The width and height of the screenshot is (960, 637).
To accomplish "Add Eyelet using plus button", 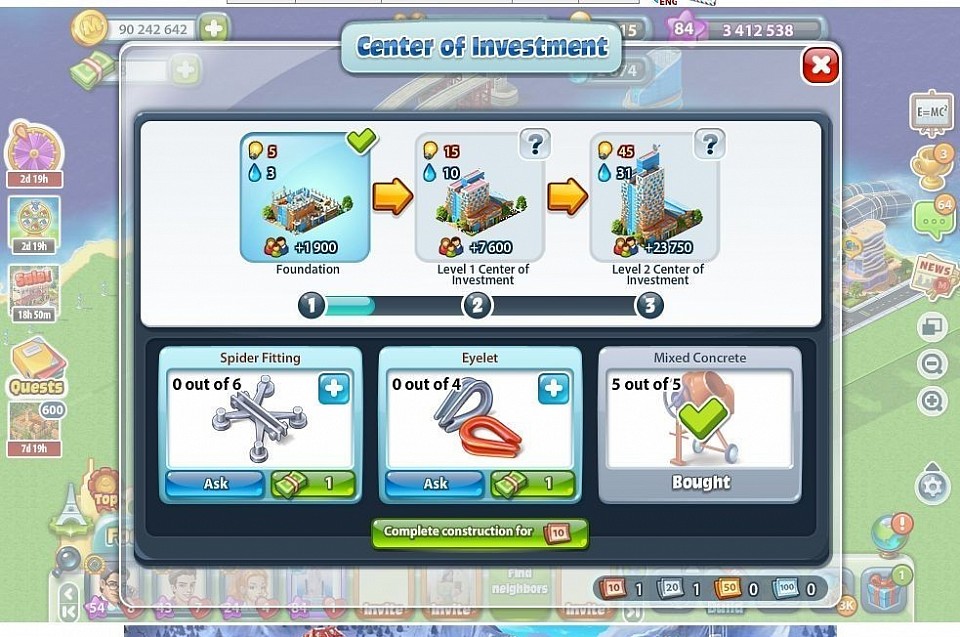I will (553, 389).
